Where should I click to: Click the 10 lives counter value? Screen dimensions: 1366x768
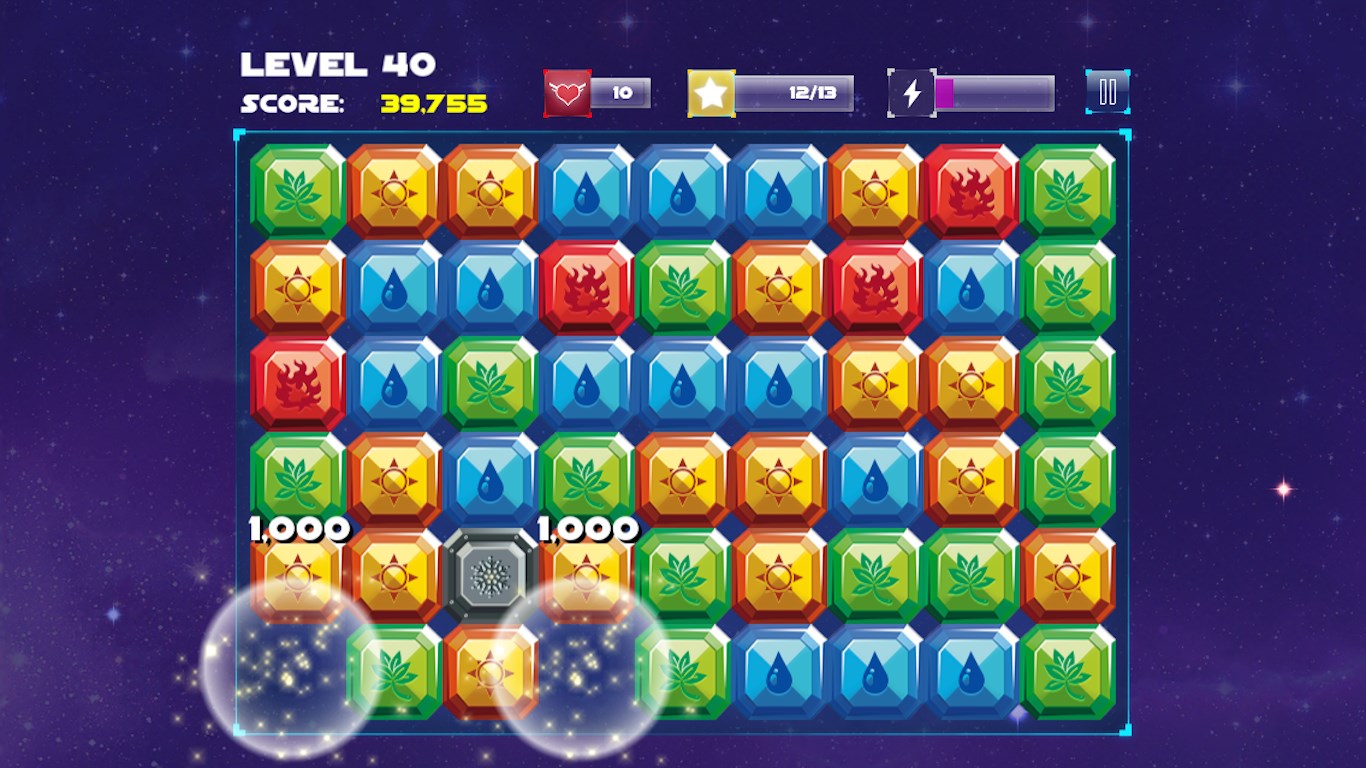tap(622, 93)
